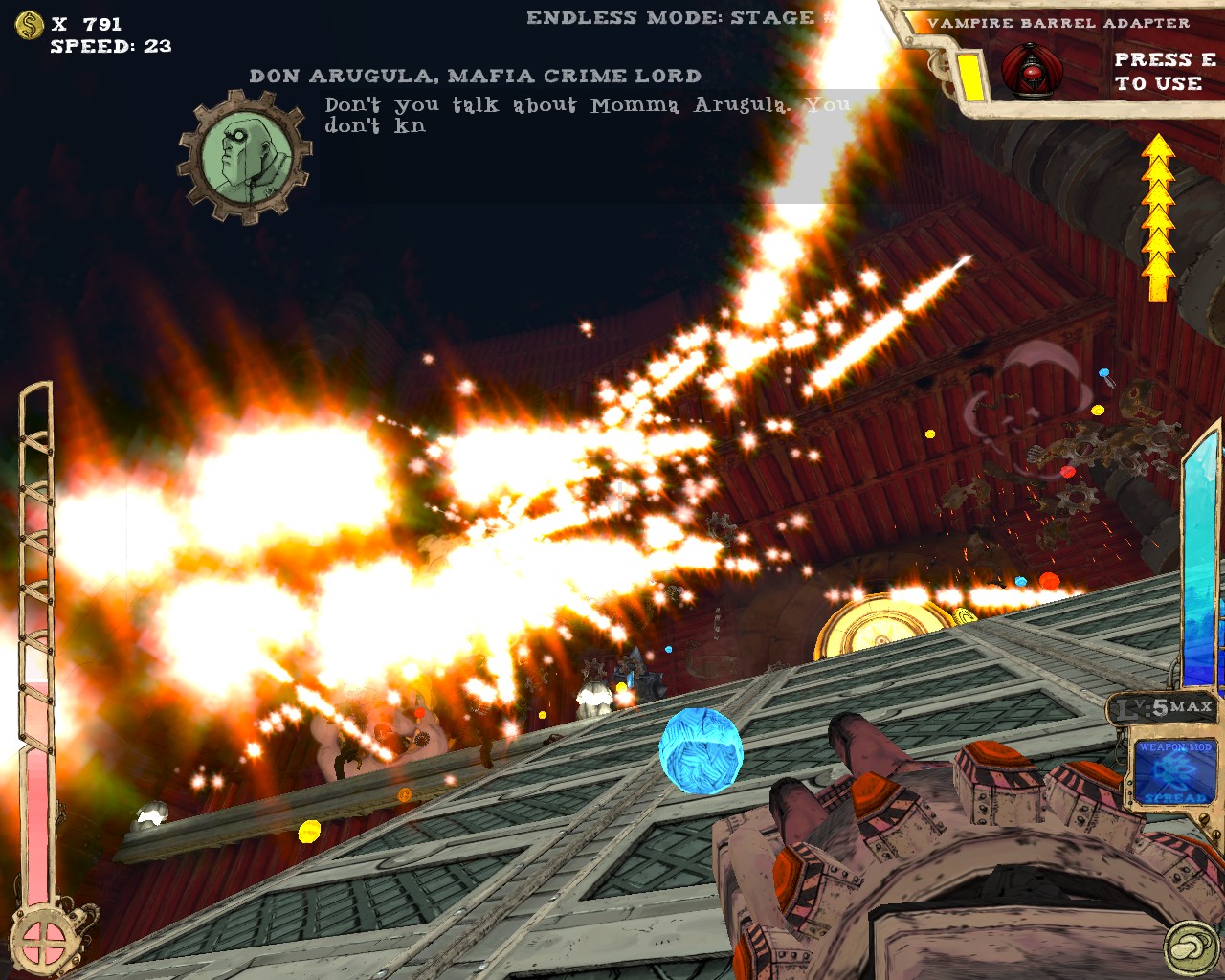Click Don Arugula's gear portrait
Screen dimensions: 1225x980
click(x=245, y=156)
